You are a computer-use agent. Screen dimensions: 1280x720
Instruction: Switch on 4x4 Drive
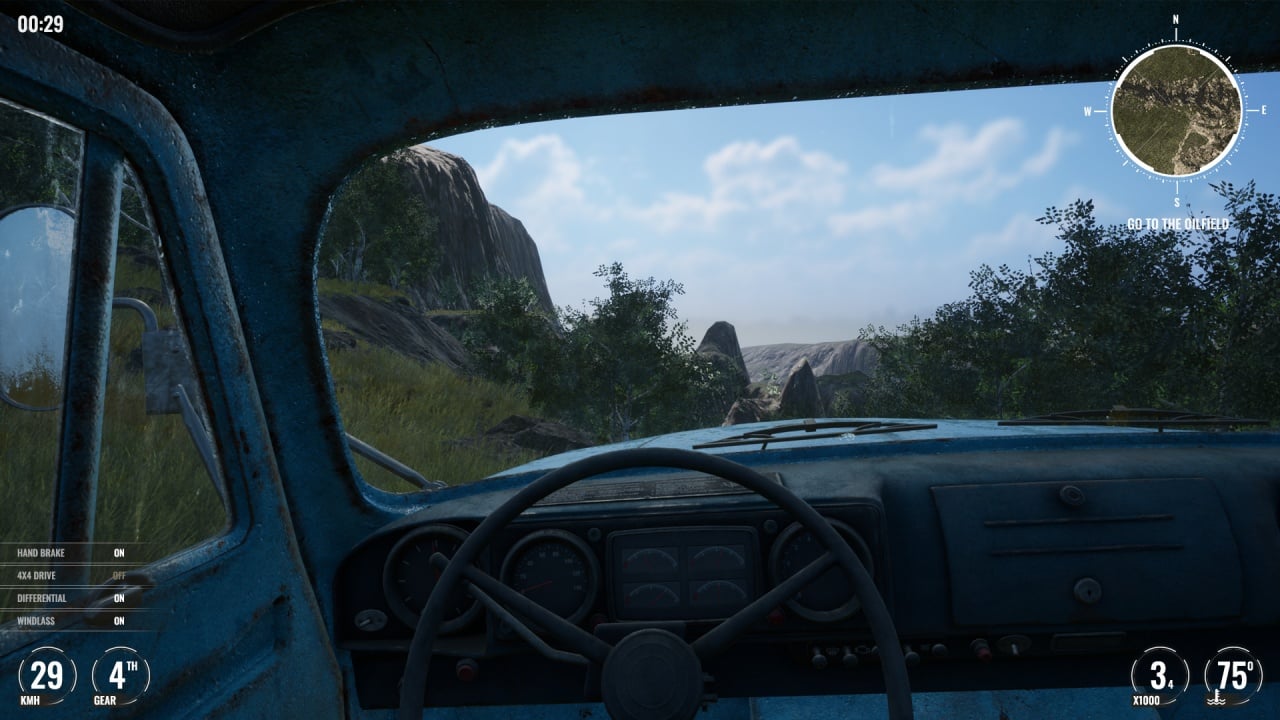point(71,575)
